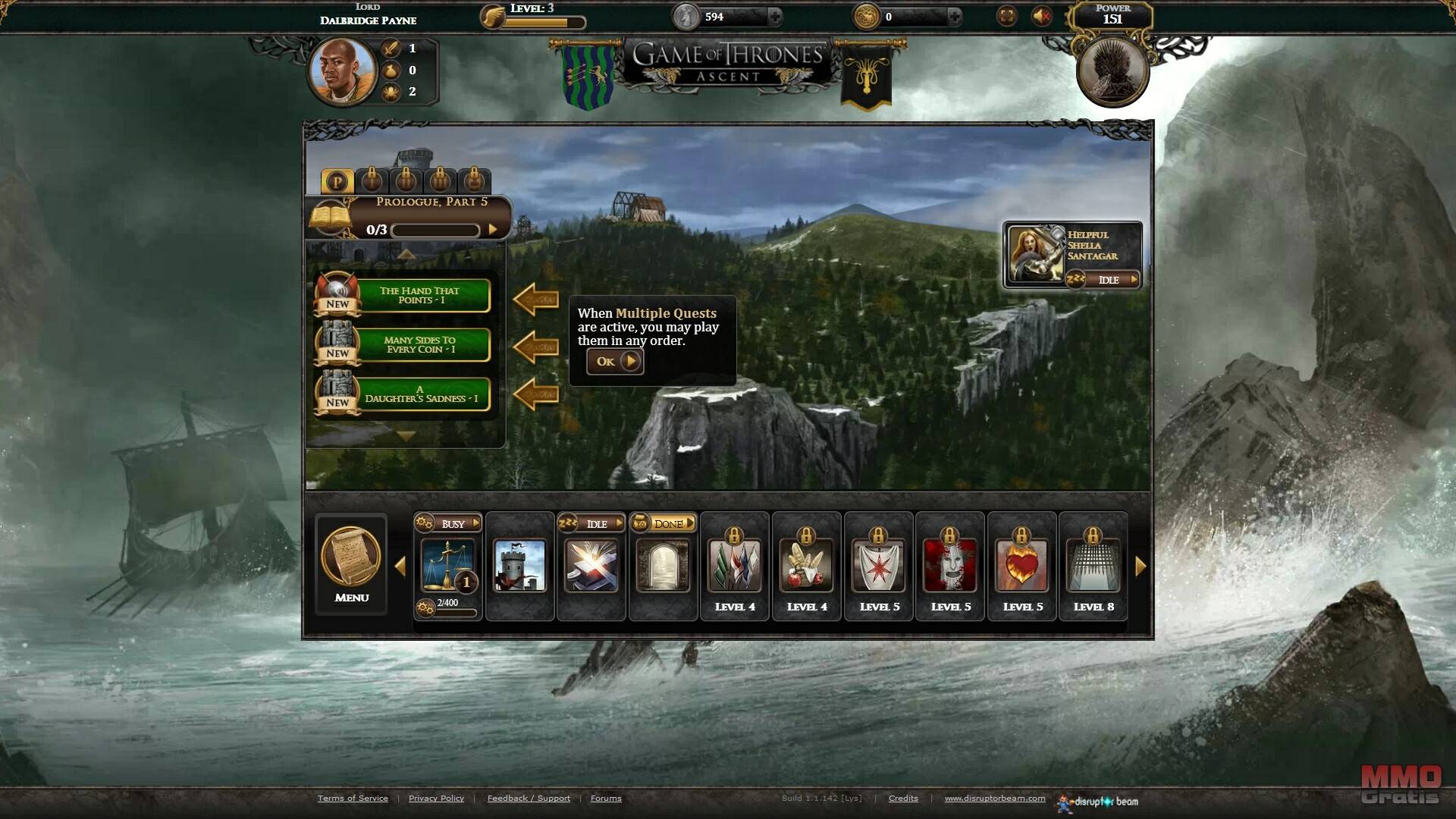The height and width of the screenshot is (819, 1456).
Task: Open the Terms of Service link
Action: [353, 798]
